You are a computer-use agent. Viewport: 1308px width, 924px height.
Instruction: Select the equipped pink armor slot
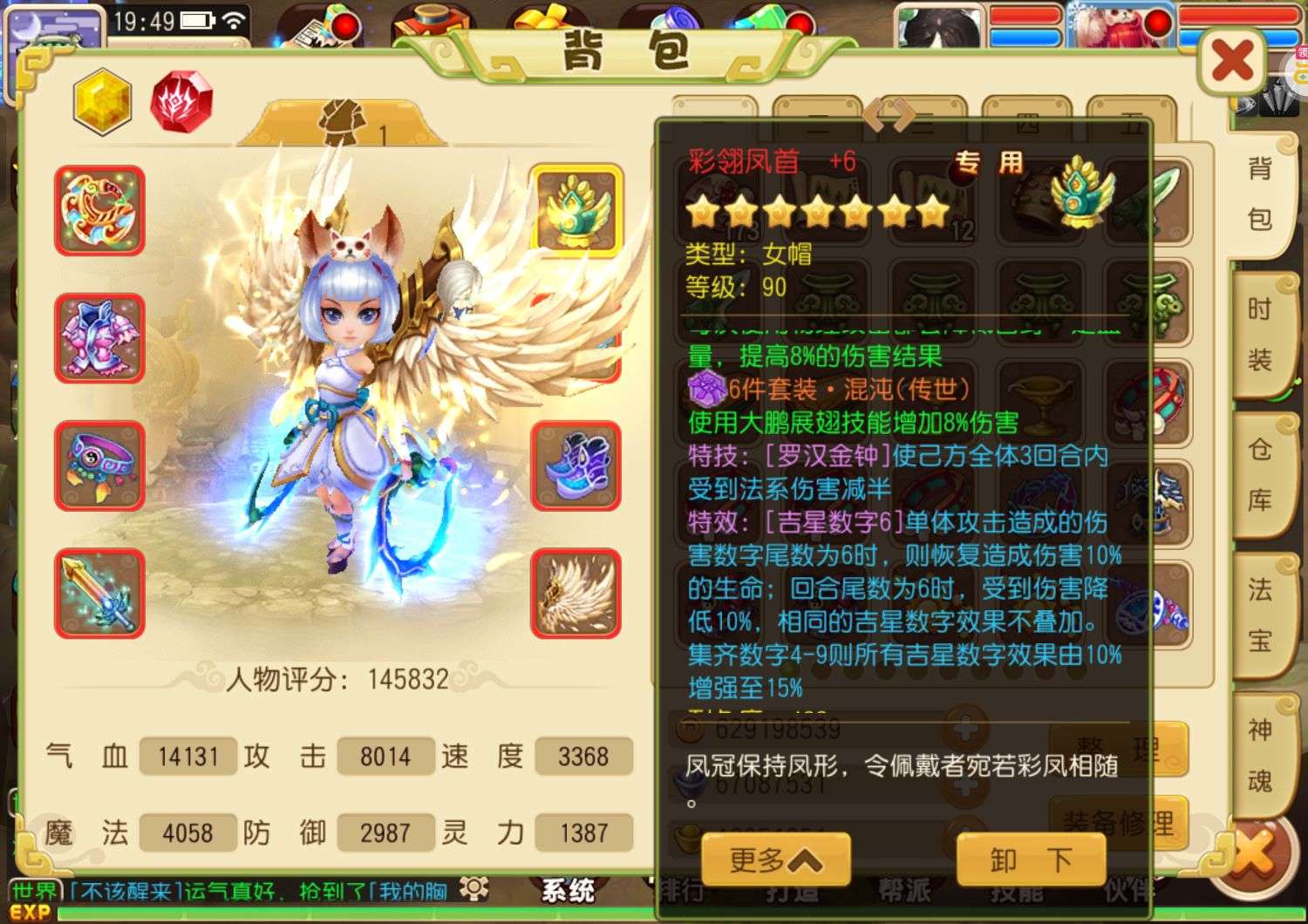(99, 338)
